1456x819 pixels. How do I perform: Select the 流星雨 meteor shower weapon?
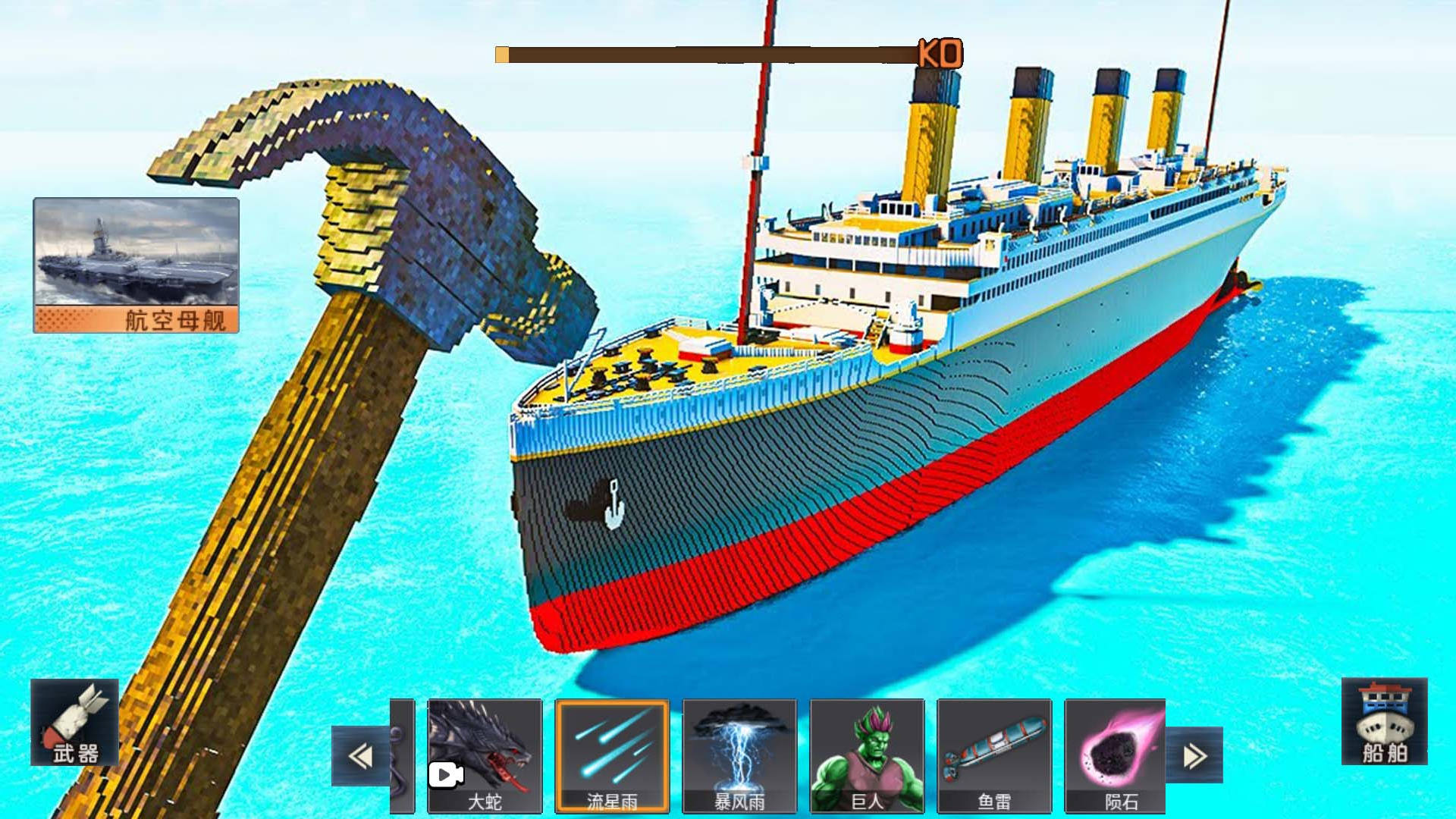(x=612, y=755)
